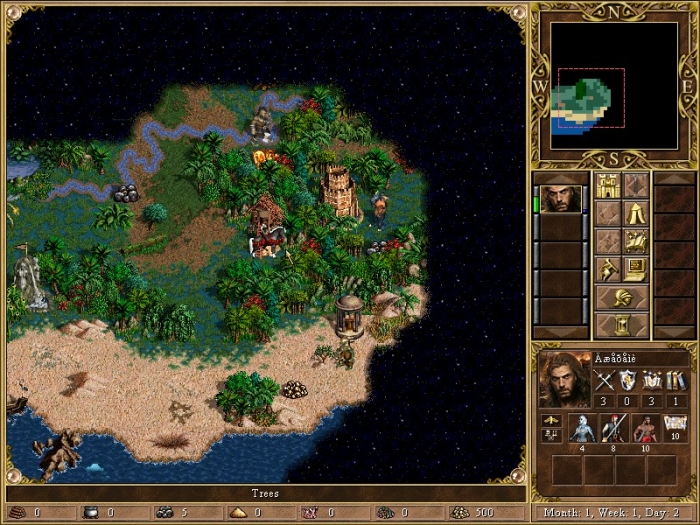Select the red-trousered stack of 10 troops
The width and height of the screenshot is (700, 525).
click(x=644, y=428)
